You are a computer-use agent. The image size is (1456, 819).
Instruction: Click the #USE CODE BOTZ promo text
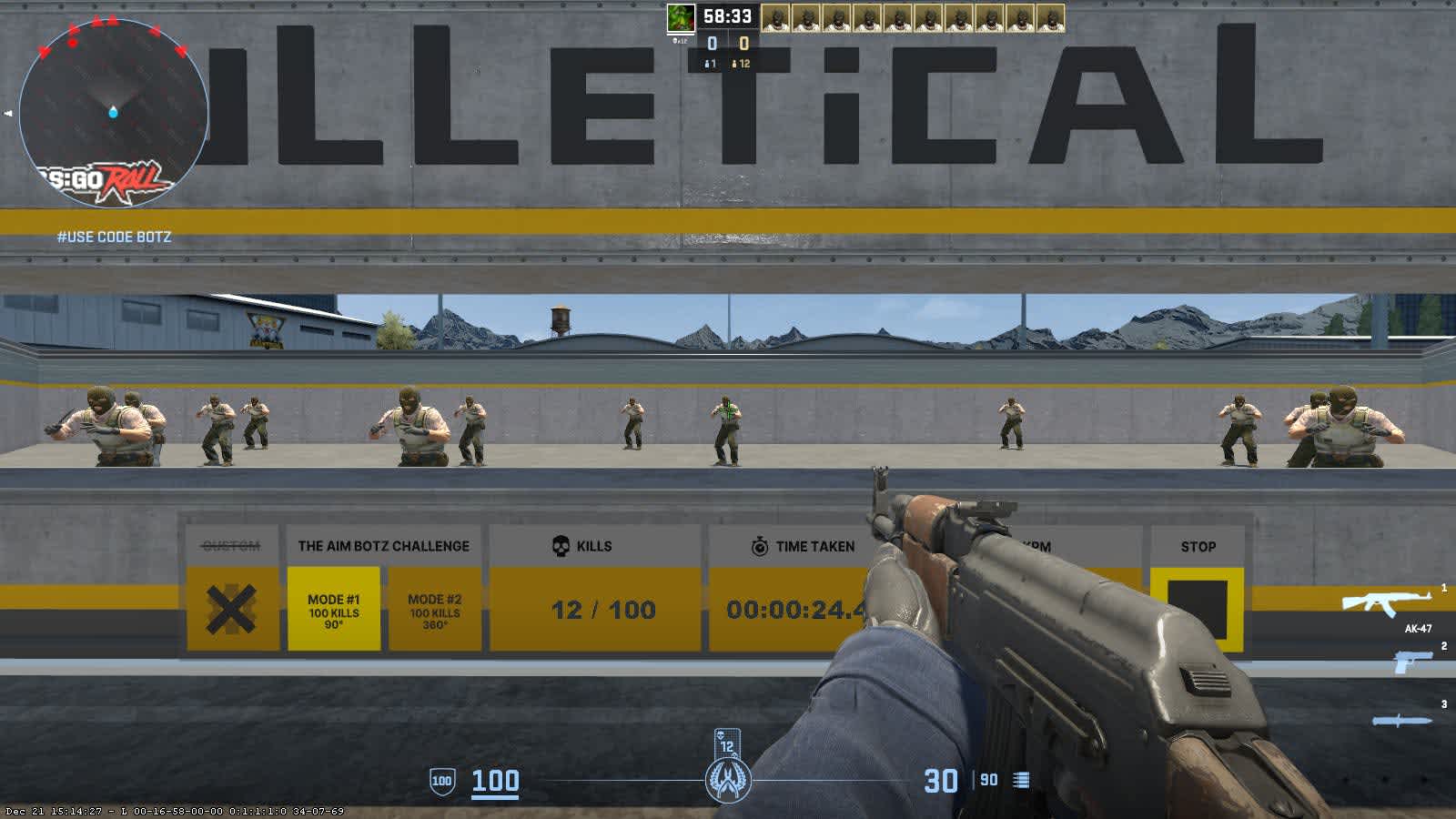tap(116, 237)
